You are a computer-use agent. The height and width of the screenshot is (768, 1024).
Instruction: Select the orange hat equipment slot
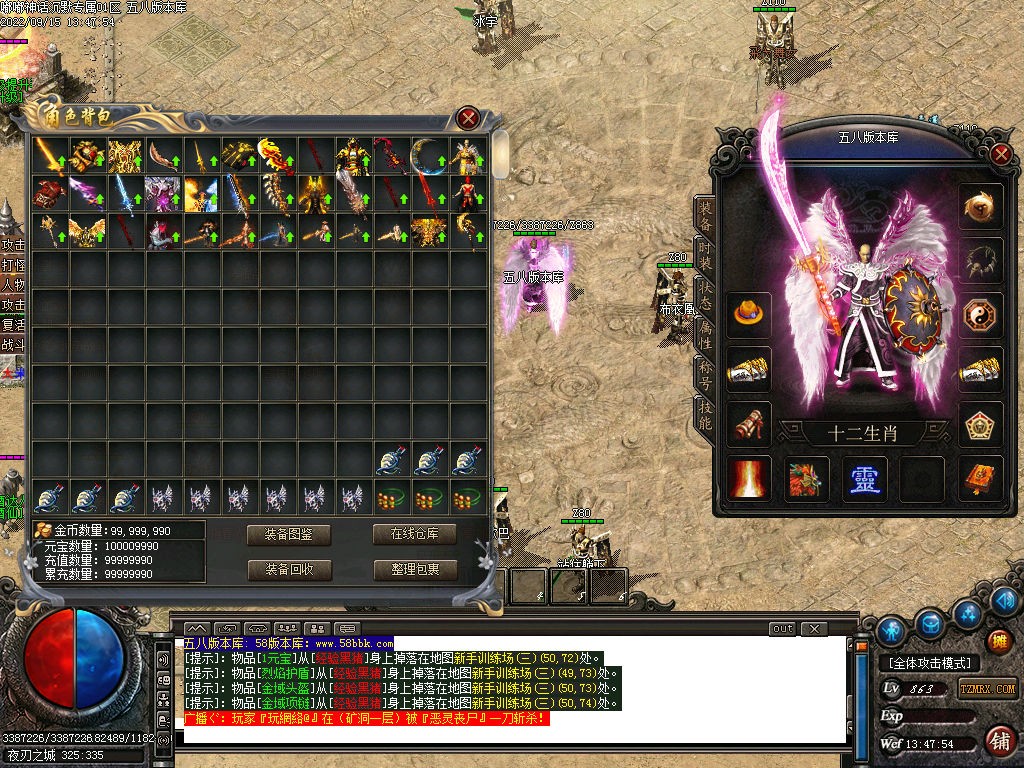click(749, 316)
